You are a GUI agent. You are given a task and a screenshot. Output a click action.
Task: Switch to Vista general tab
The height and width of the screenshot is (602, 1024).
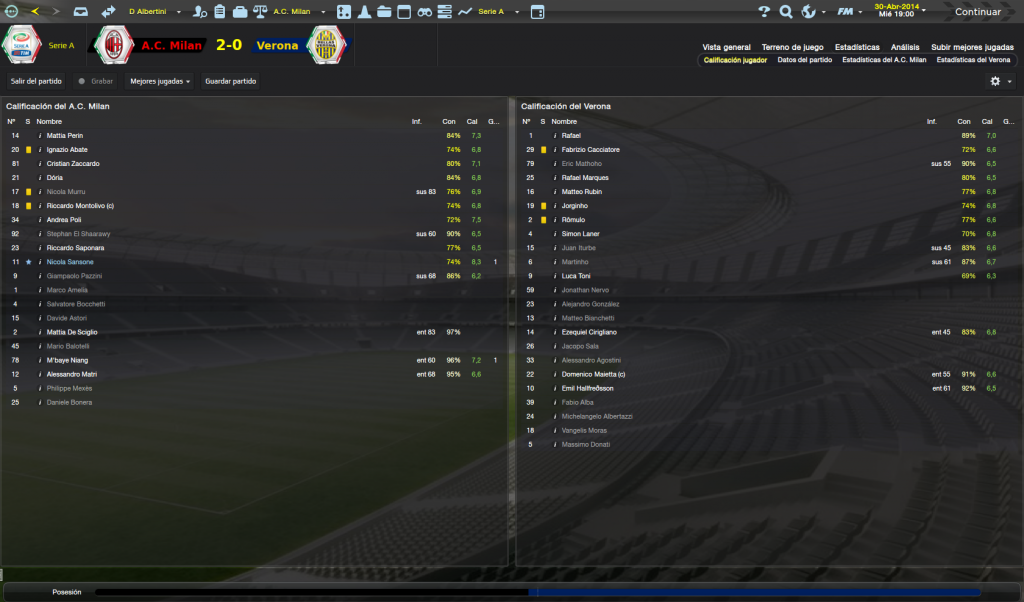pyautogui.click(x=726, y=47)
